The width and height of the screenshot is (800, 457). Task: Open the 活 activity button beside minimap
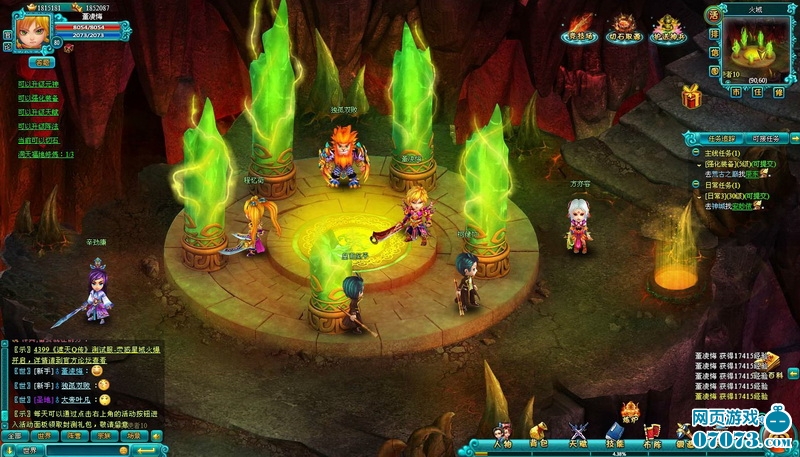(713, 17)
